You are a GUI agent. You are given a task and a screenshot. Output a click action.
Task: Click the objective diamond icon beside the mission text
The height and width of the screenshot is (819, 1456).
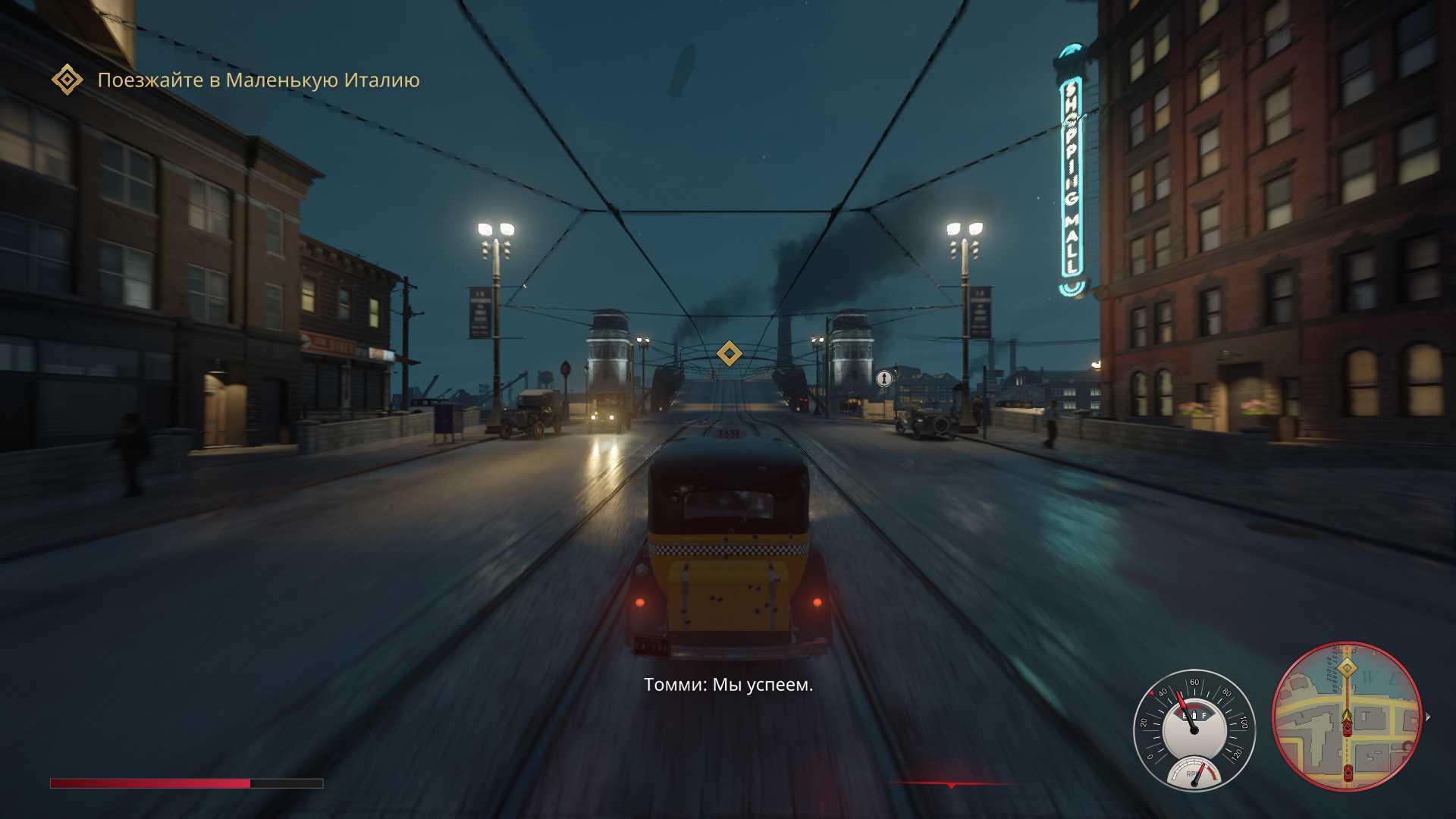point(67,80)
